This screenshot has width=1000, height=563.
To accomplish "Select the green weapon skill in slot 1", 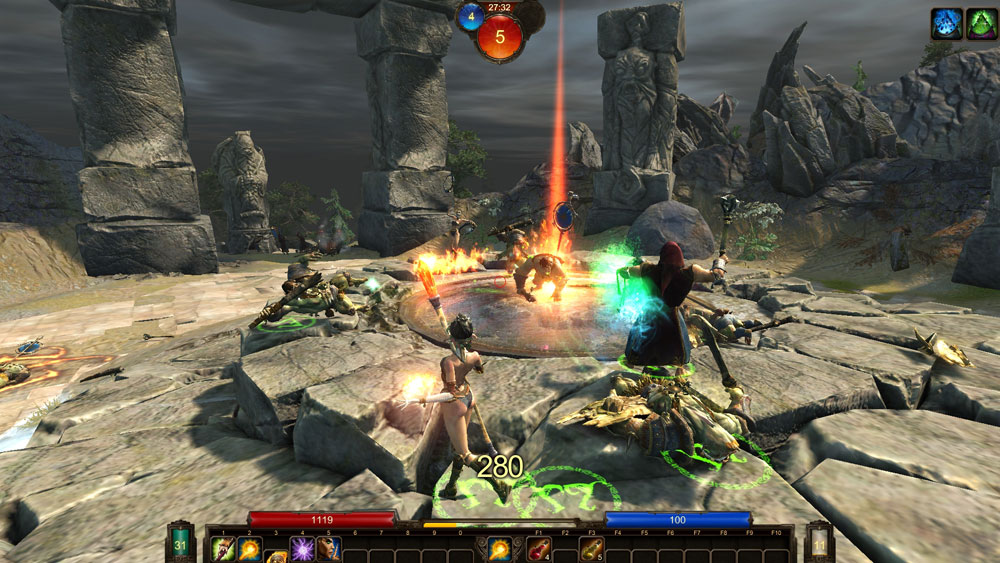I will tap(223, 549).
